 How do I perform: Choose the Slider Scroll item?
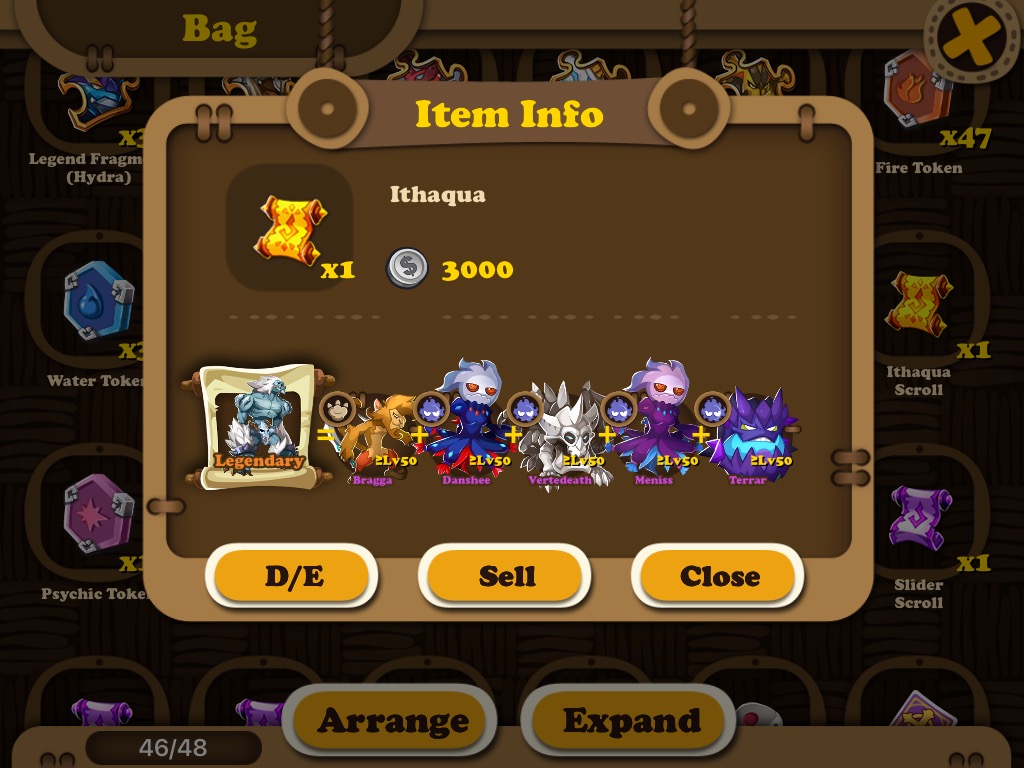pyautogui.click(x=918, y=517)
